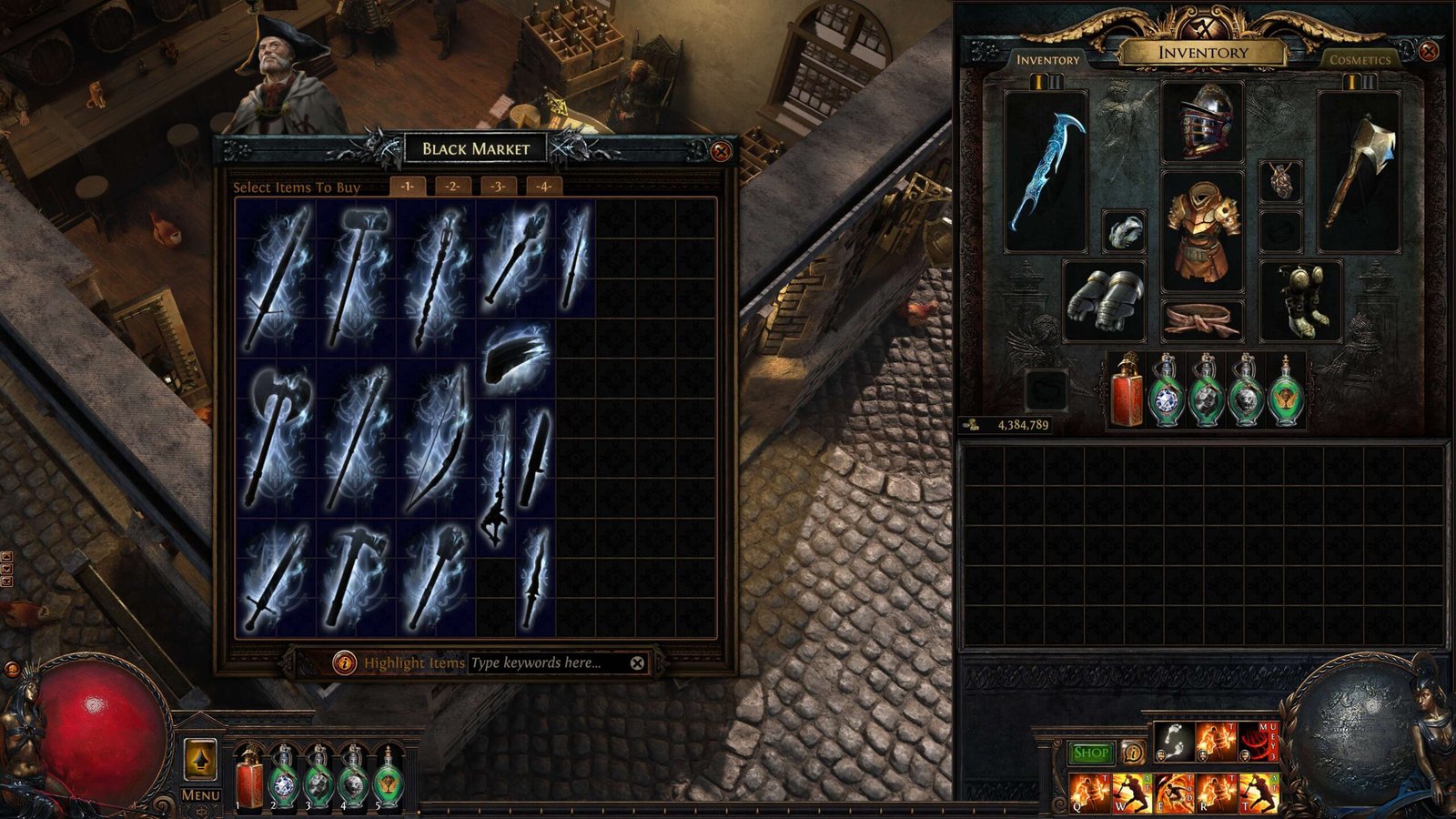Switch to the Cosmetics tab
The height and width of the screenshot is (819, 1456).
pyautogui.click(x=1360, y=60)
